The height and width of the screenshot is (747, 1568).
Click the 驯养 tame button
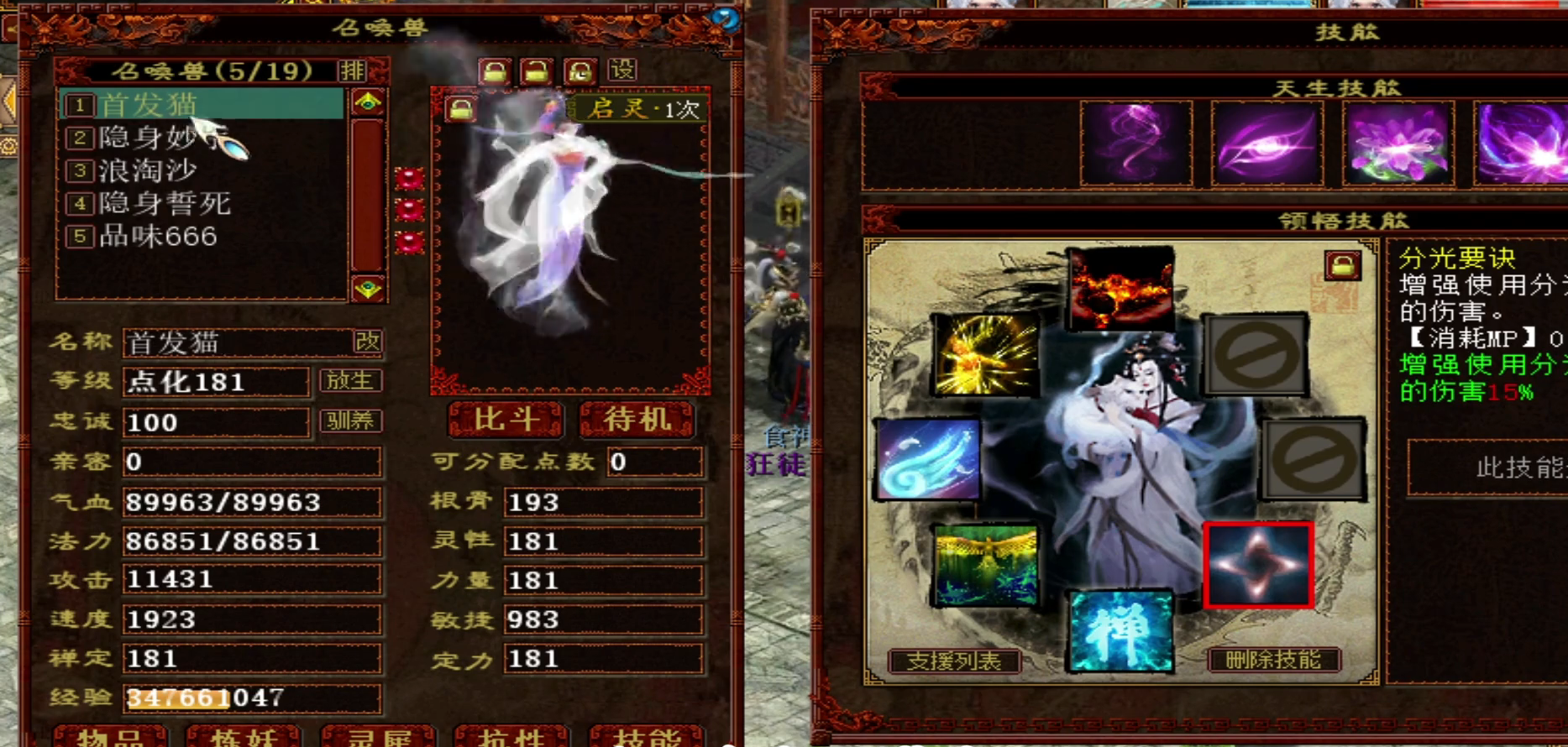[350, 421]
